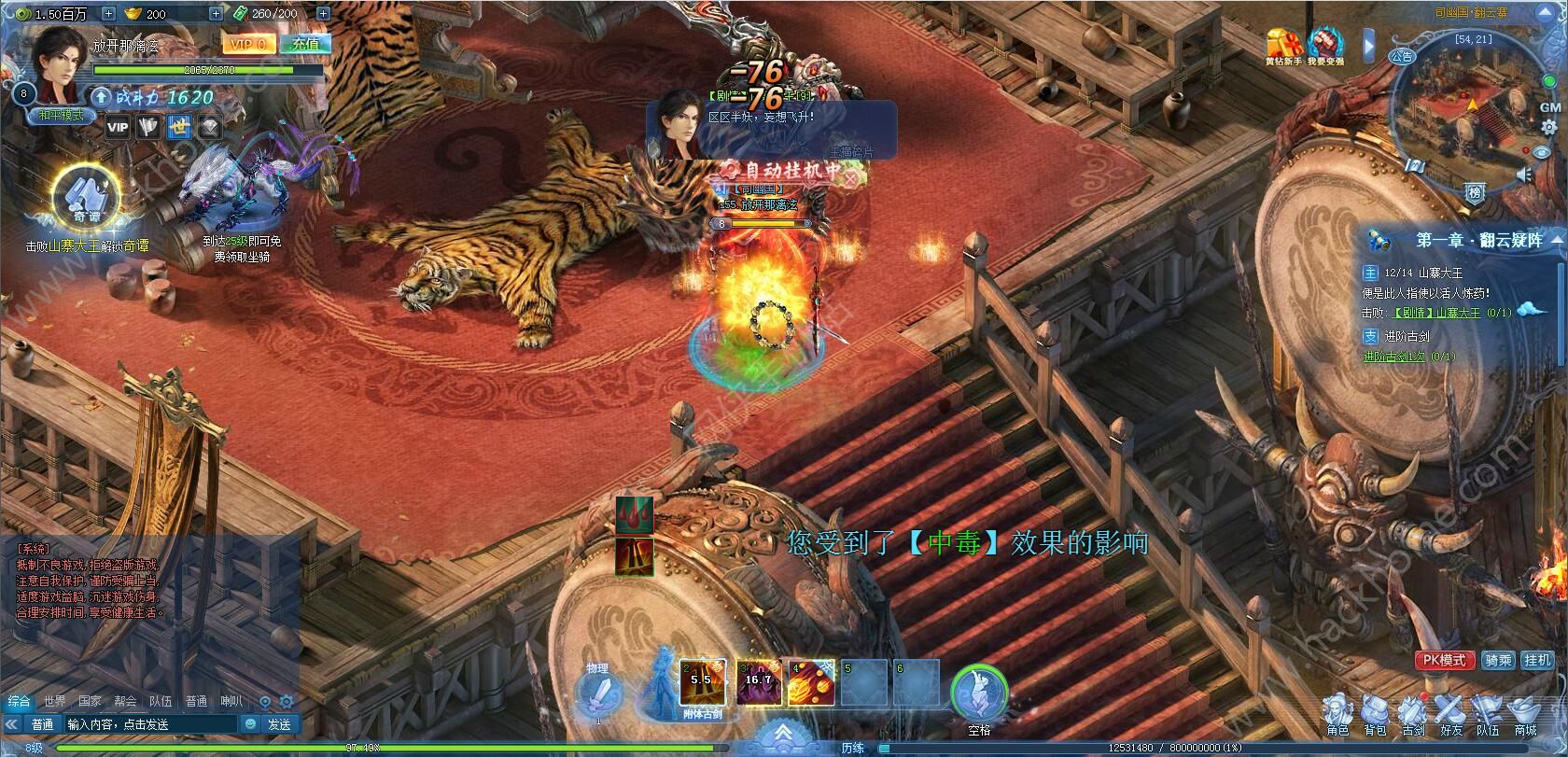Open the 好友 friends list
1568x757 pixels.
(x=1450, y=712)
